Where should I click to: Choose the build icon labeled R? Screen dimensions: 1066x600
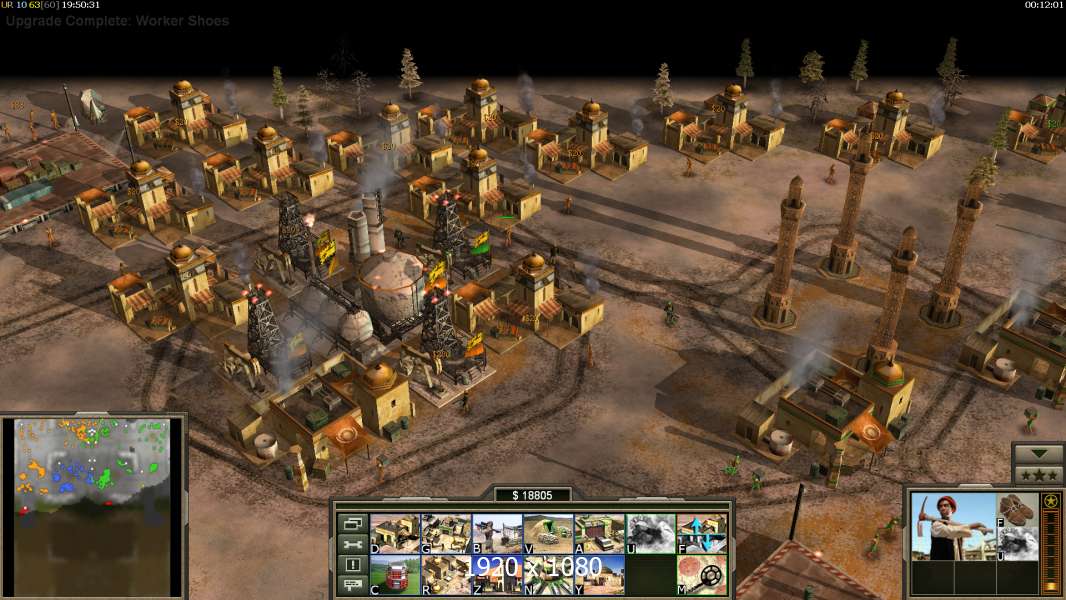click(446, 575)
